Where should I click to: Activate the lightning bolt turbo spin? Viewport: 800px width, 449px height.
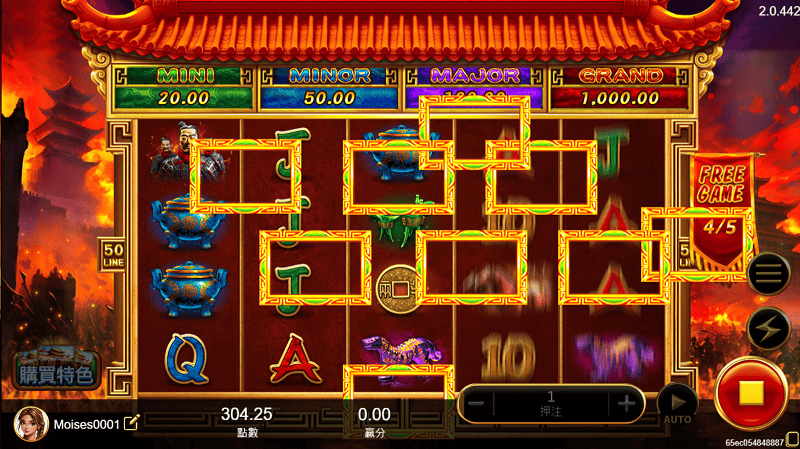point(768,329)
